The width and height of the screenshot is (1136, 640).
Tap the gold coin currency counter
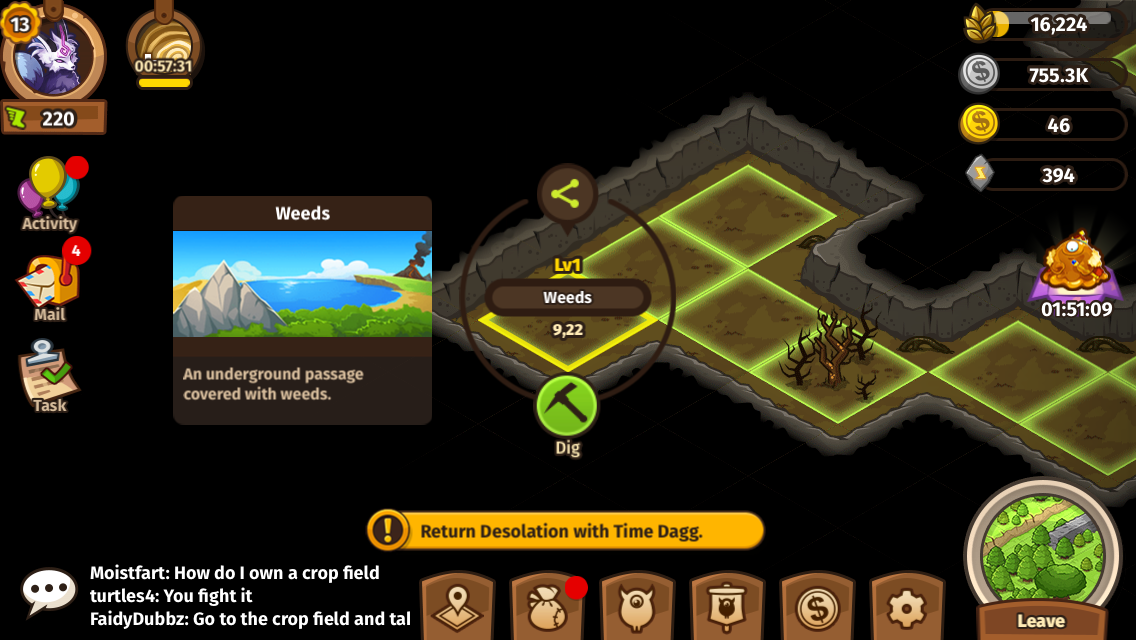[x=1045, y=125]
